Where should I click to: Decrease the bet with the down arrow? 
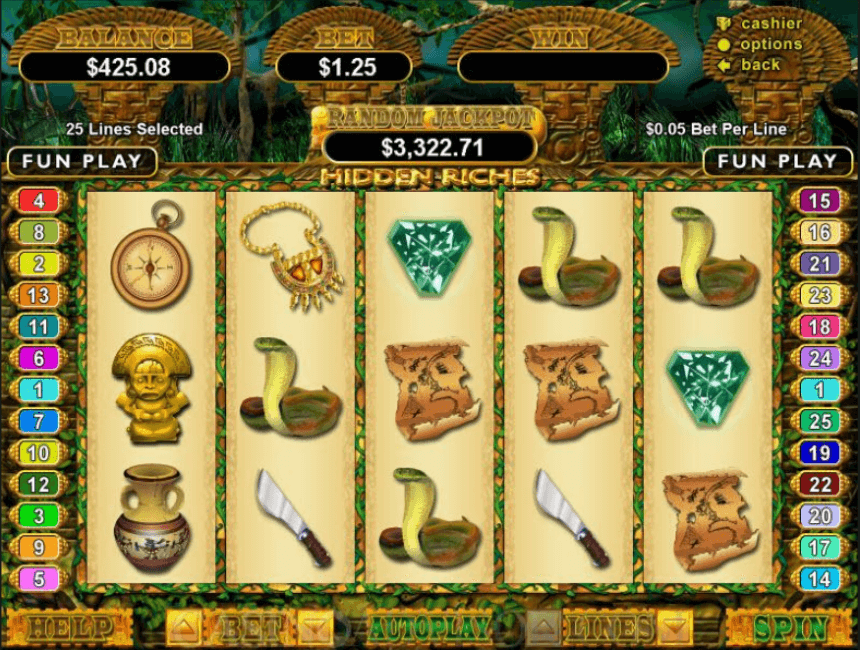(315, 628)
